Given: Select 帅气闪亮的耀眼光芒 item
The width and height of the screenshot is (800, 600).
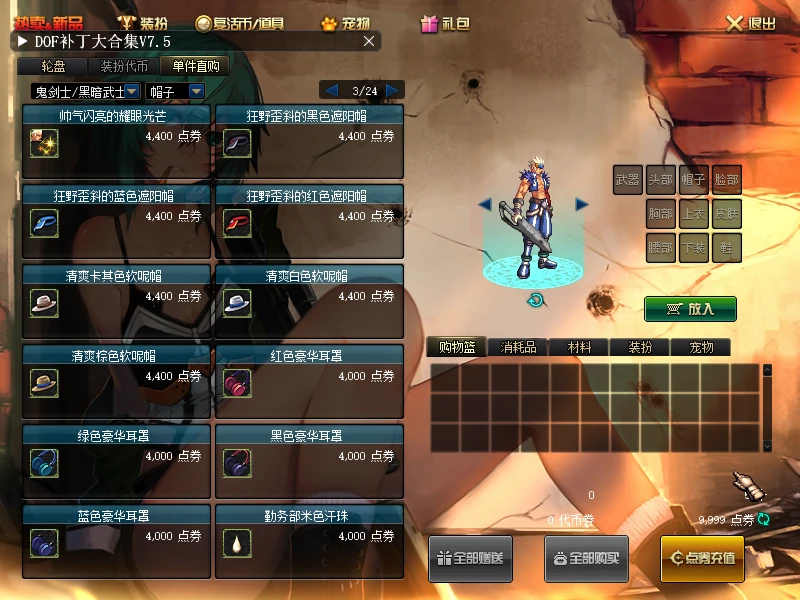Looking at the screenshot, I should point(116,139).
